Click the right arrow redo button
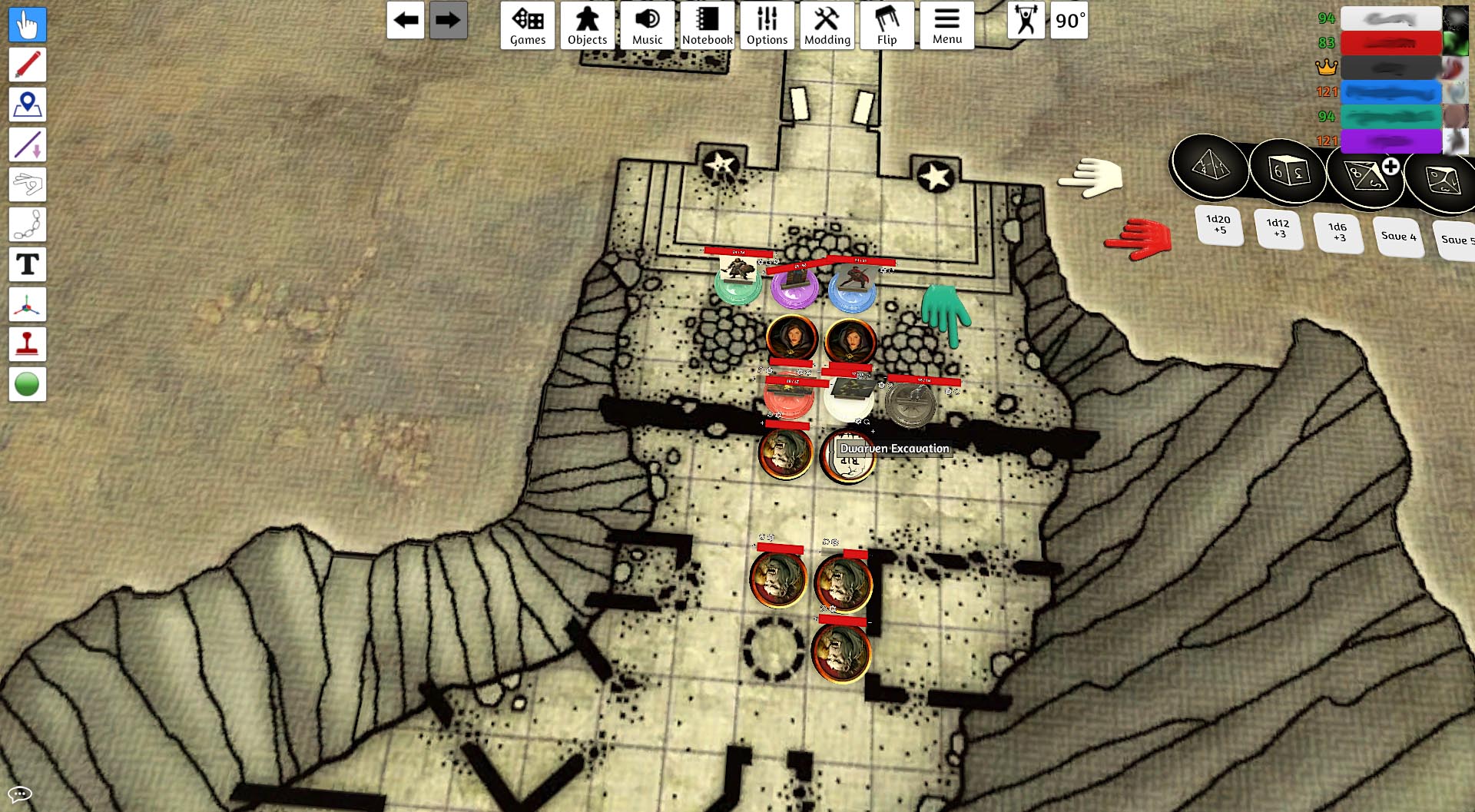 point(448,20)
